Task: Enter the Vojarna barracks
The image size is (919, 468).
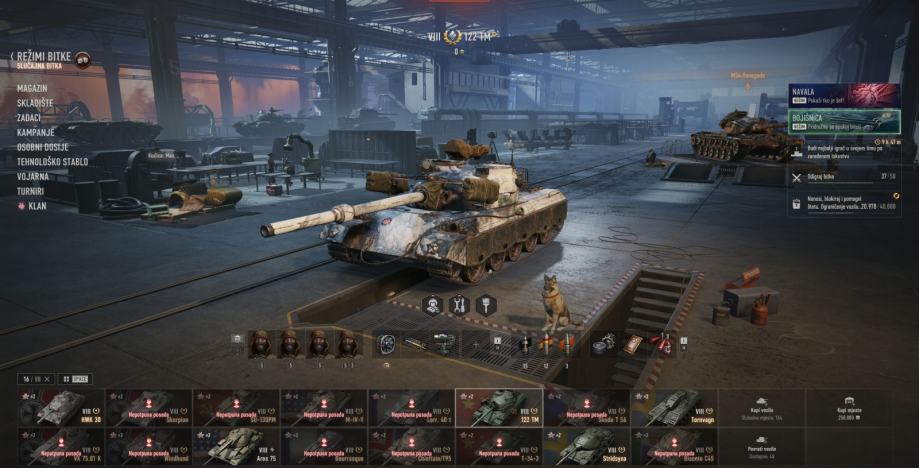Action: tap(33, 176)
